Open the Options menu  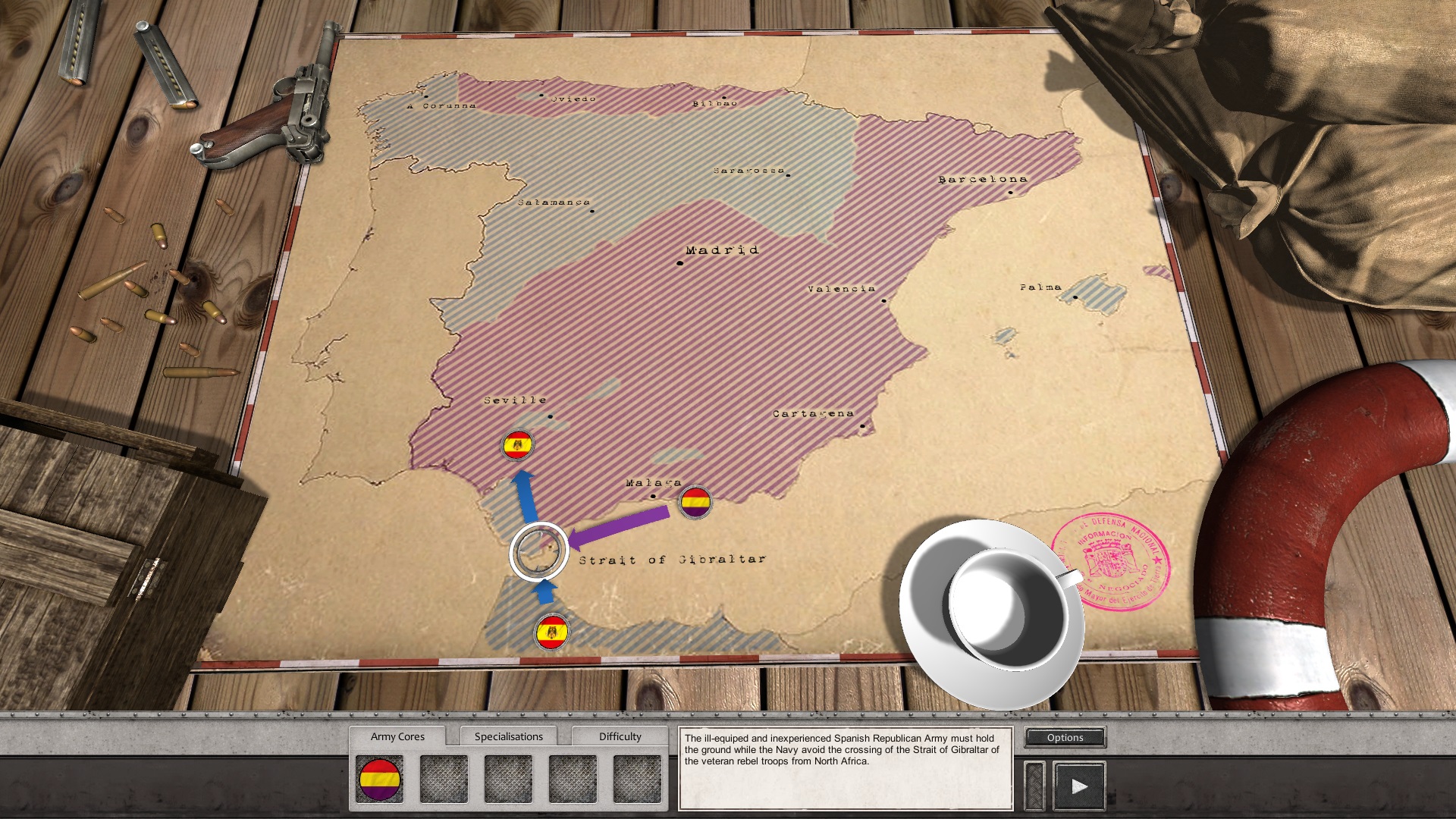(1065, 737)
